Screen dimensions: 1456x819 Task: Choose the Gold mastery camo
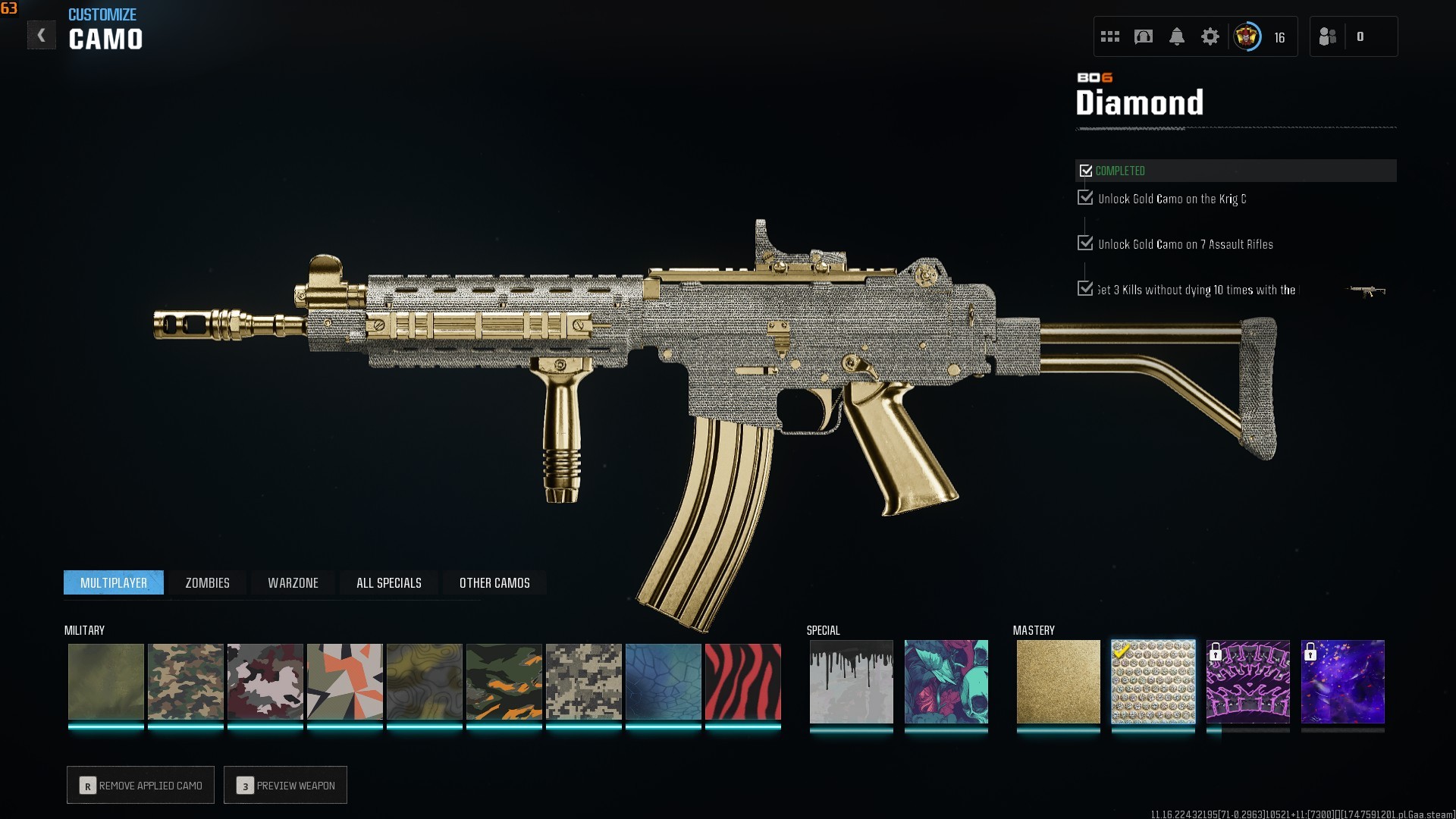pos(1058,682)
